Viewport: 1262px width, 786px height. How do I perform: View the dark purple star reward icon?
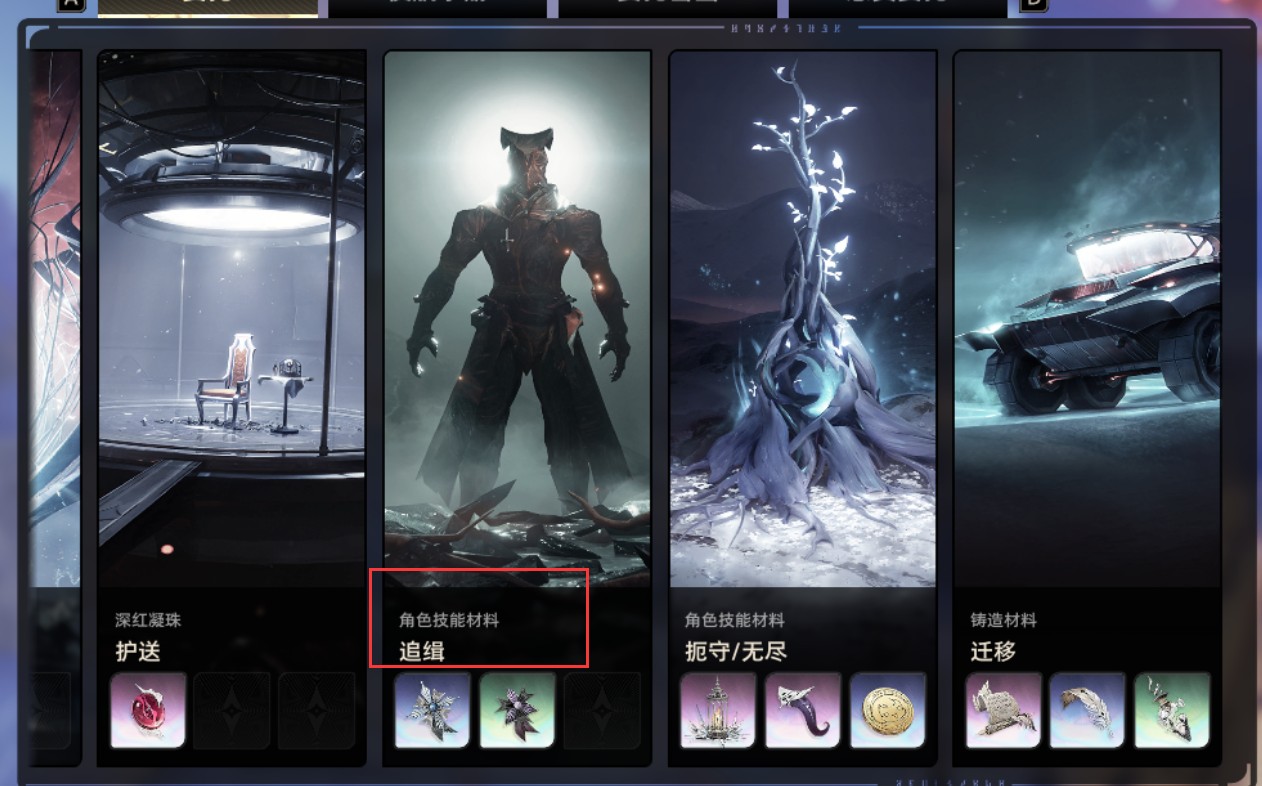tap(517, 710)
